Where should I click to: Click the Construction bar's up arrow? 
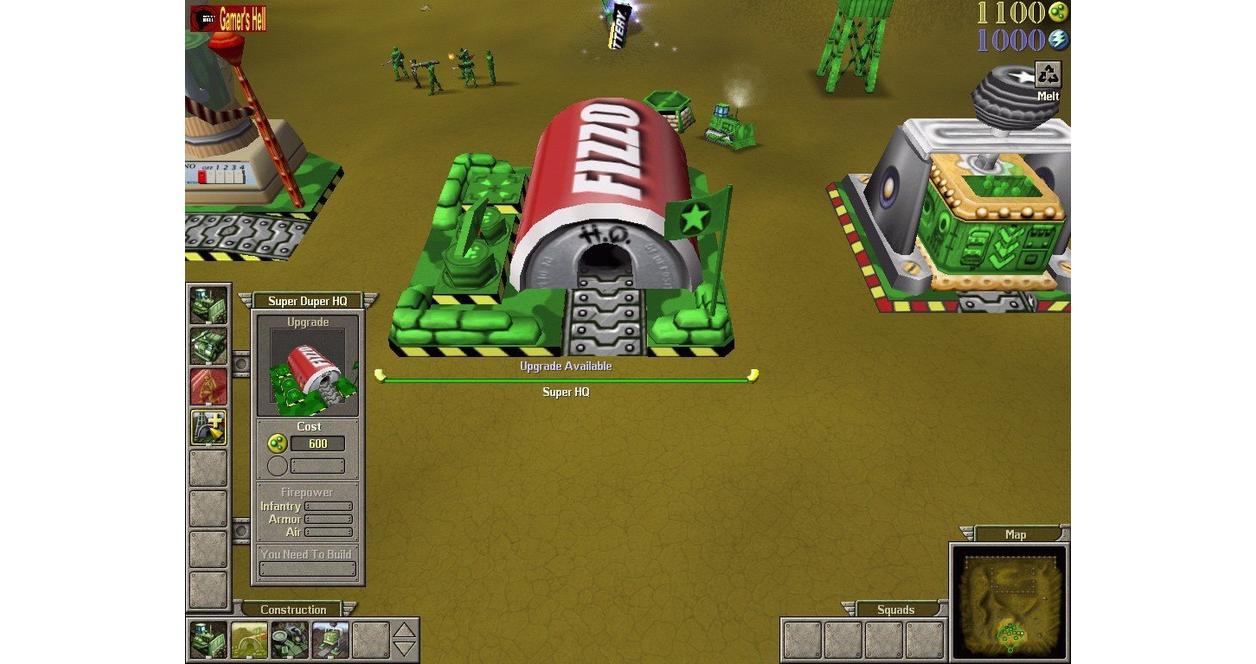click(x=404, y=630)
